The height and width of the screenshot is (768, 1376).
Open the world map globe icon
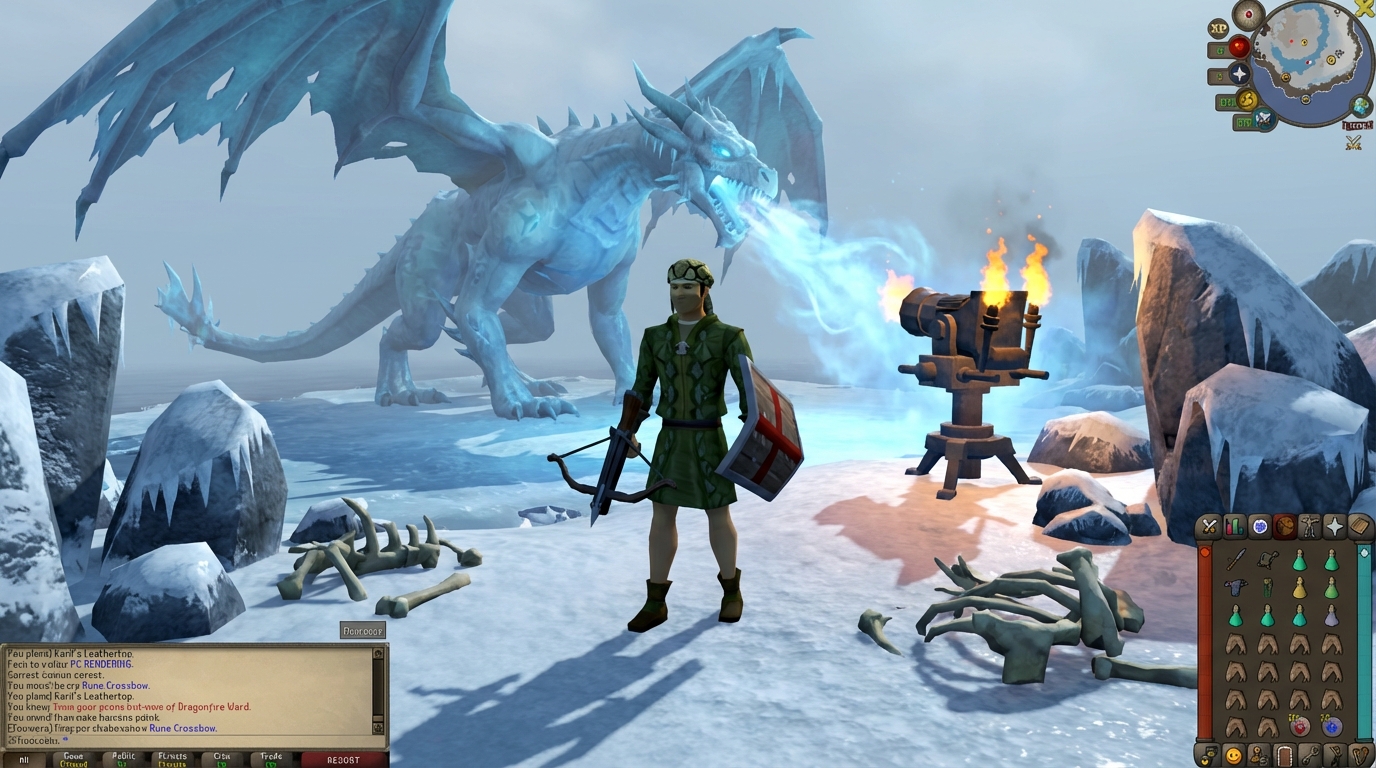point(1361,105)
